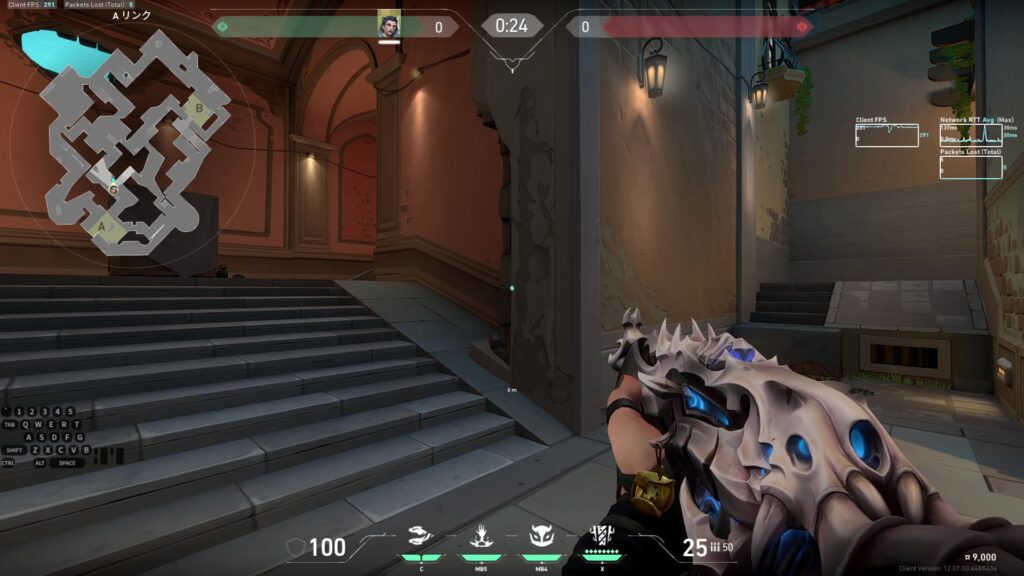Select the A site marker on minimap
The height and width of the screenshot is (576, 1024).
pos(102,228)
